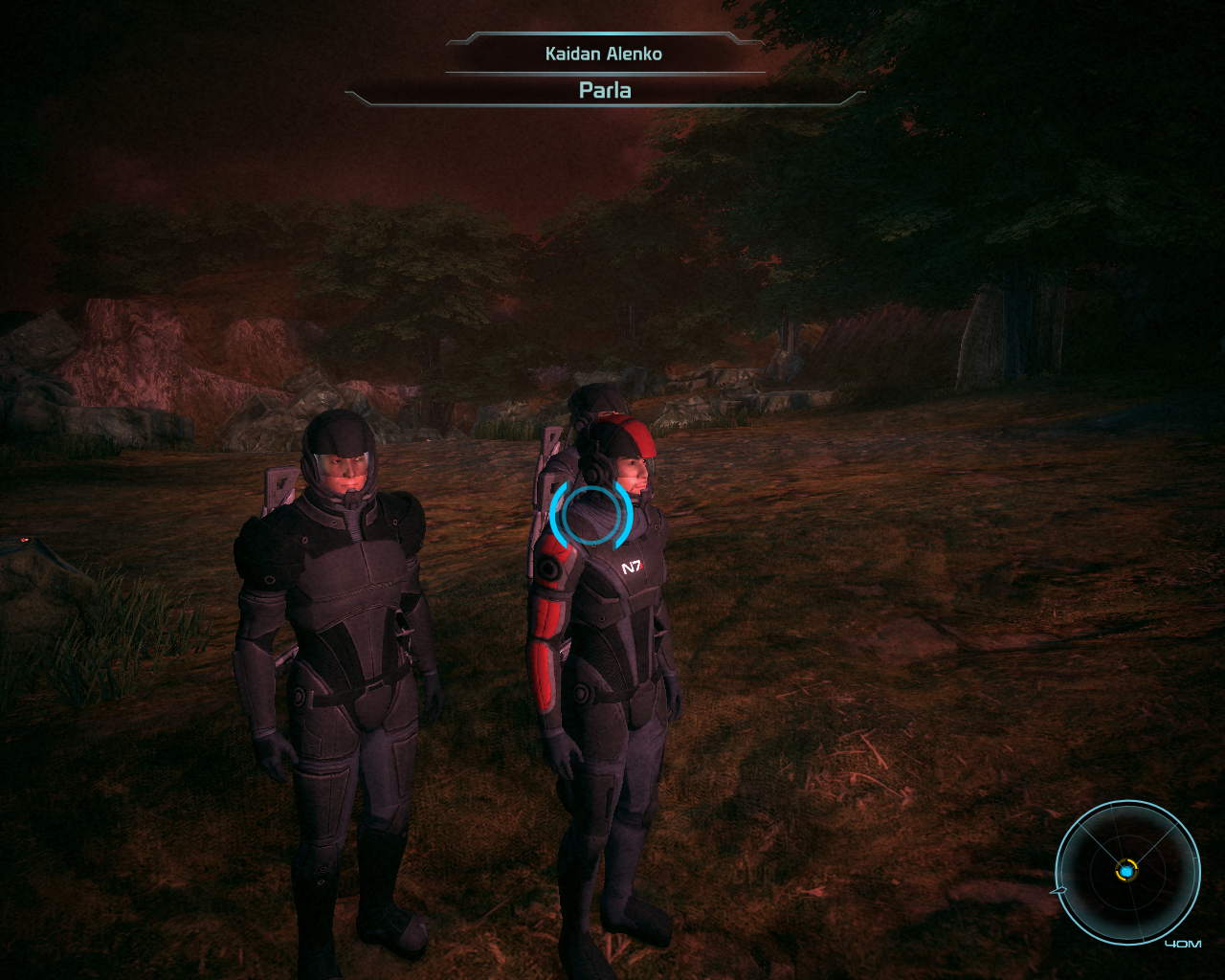The width and height of the screenshot is (1225, 980).
Task: Click the cyan player dot on the radar
Action: click(x=1126, y=871)
